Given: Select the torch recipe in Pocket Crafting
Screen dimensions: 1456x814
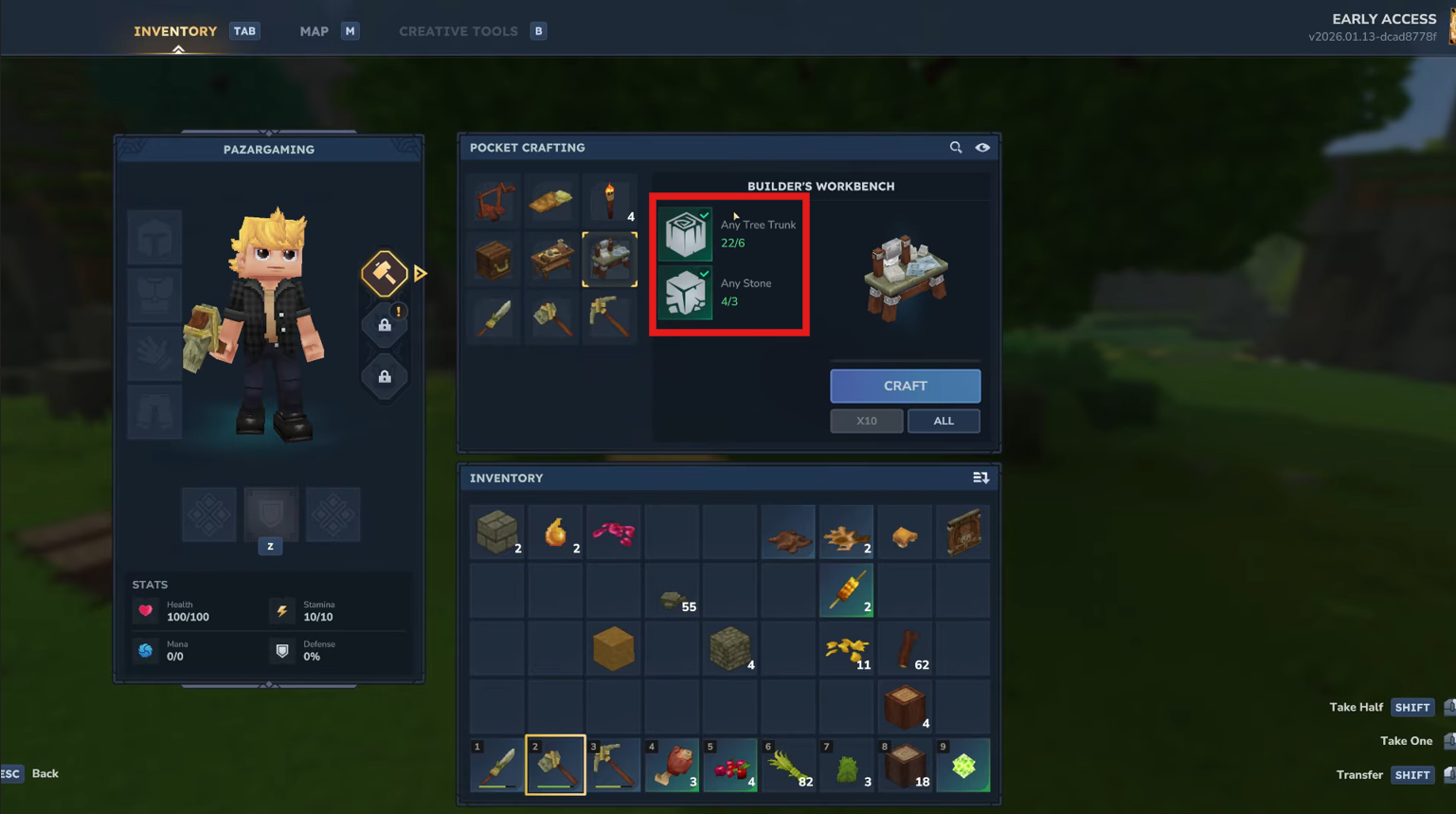Looking at the screenshot, I should coord(609,199).
